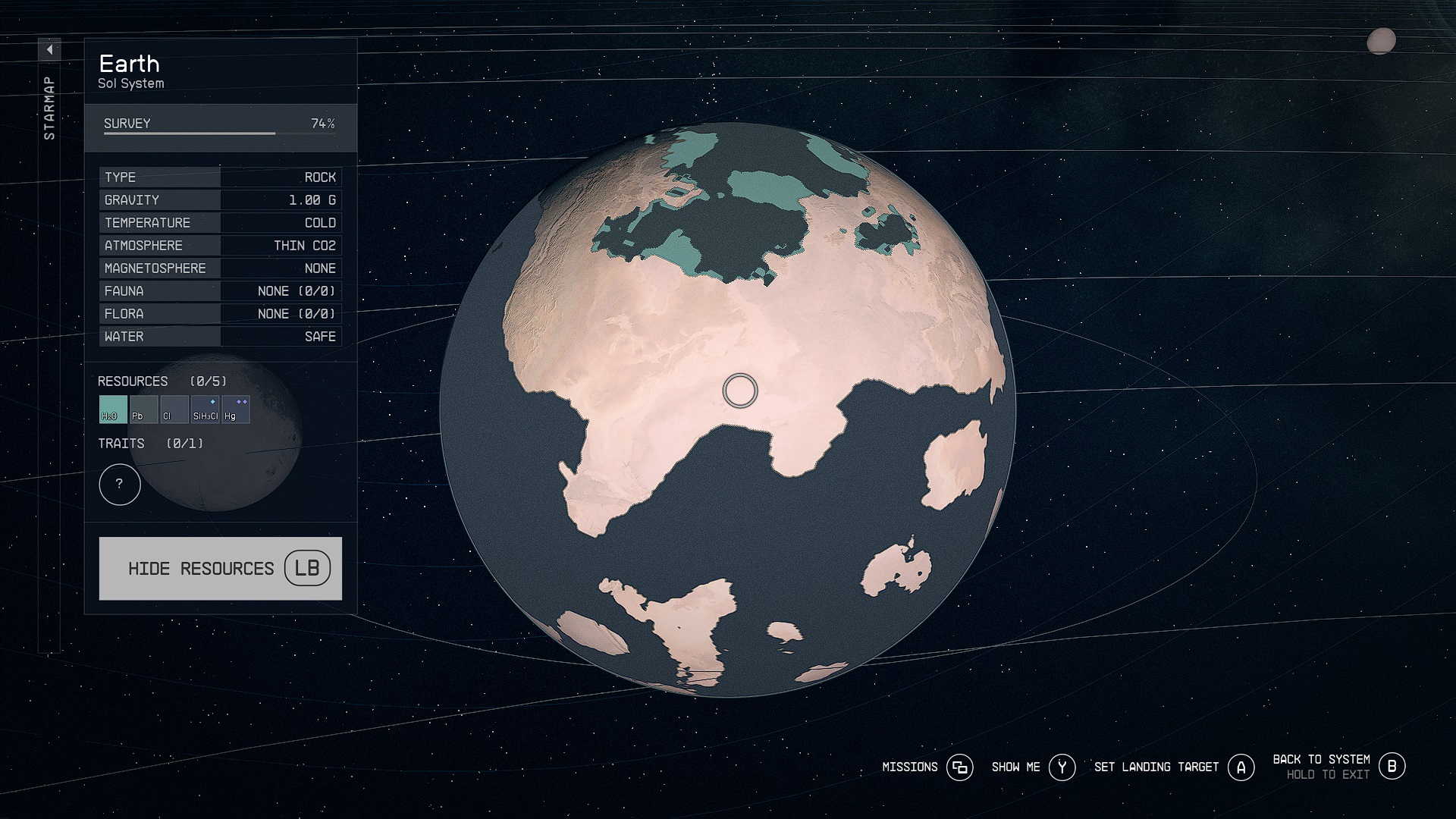Select the Pb lead resource tile
Image resolution: width=1456 pixels, height=819 pixels.
coord(143,409)
